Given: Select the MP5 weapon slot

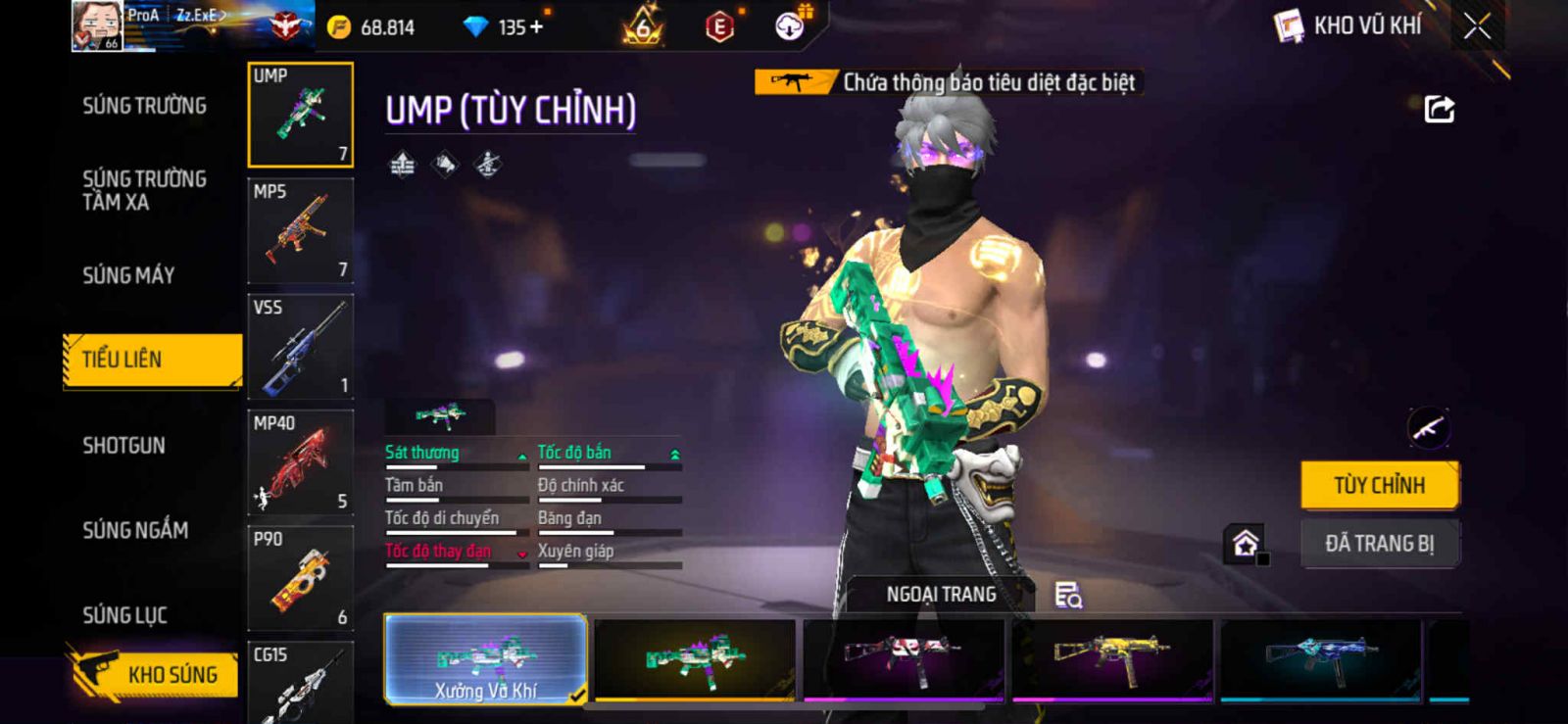Looking at the screenshot, I should 300,231.
